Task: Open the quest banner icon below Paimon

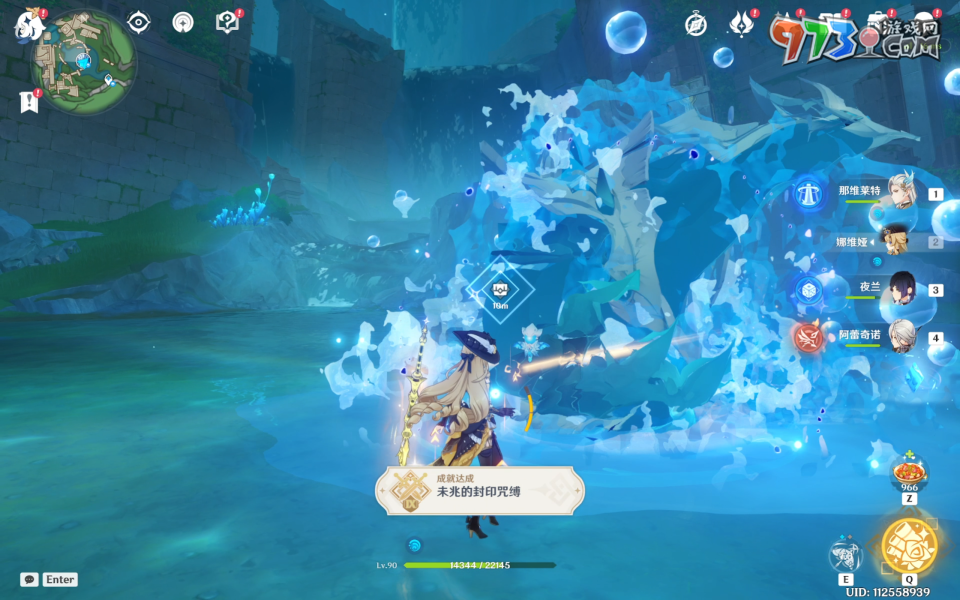Action: click(28, 101)
